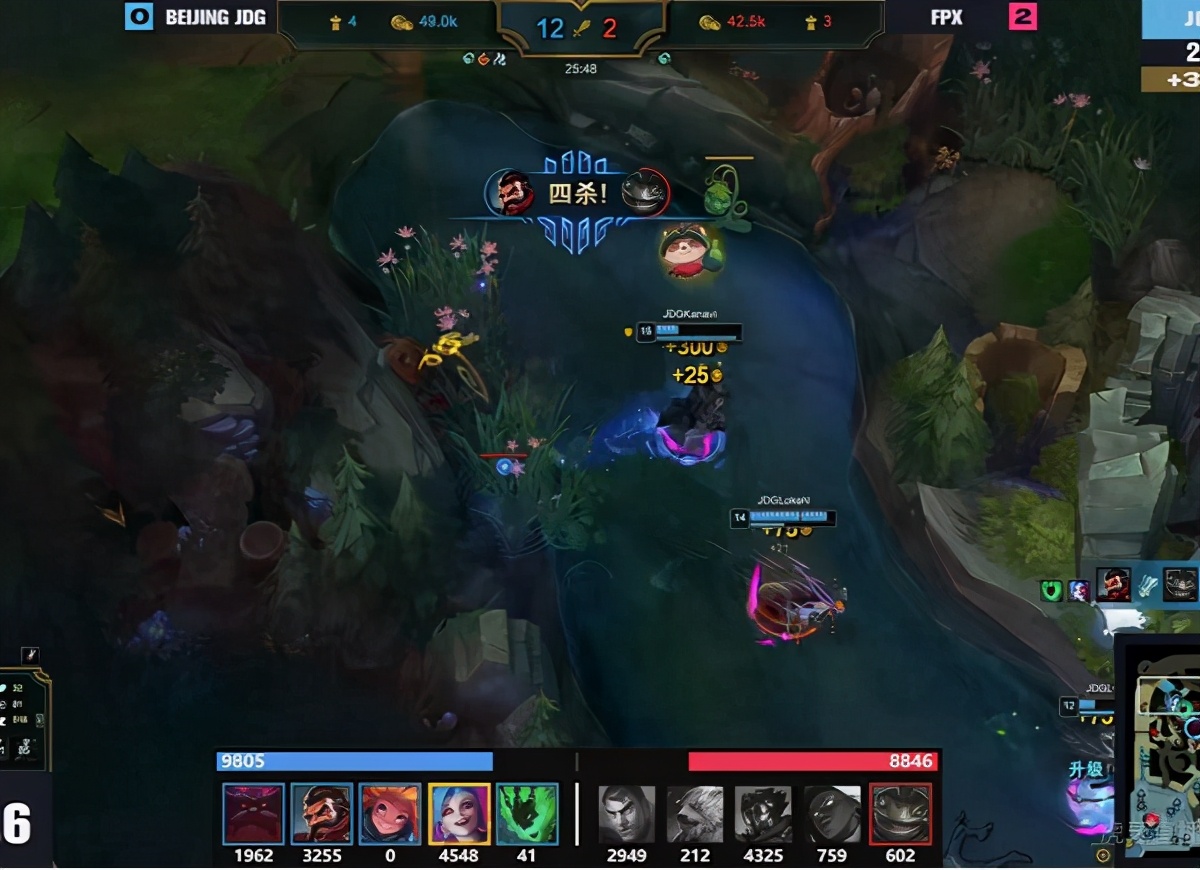1200x870 pixels.
Task: Select the dead champion portrait showing 759 damage
Action: point(832,814)
